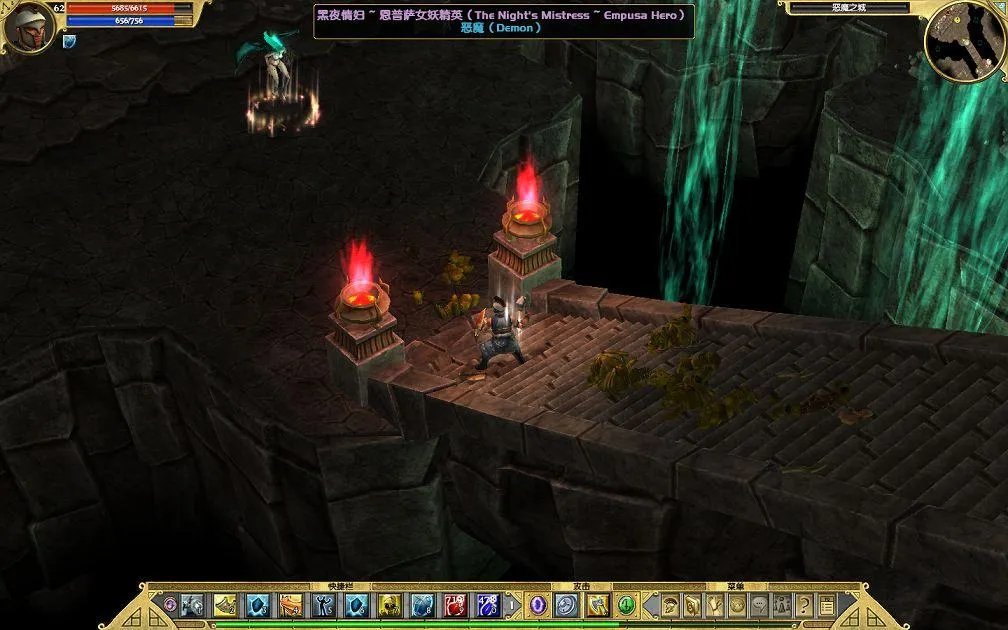Select the golden axe attack skill

[x=597, y=604]
